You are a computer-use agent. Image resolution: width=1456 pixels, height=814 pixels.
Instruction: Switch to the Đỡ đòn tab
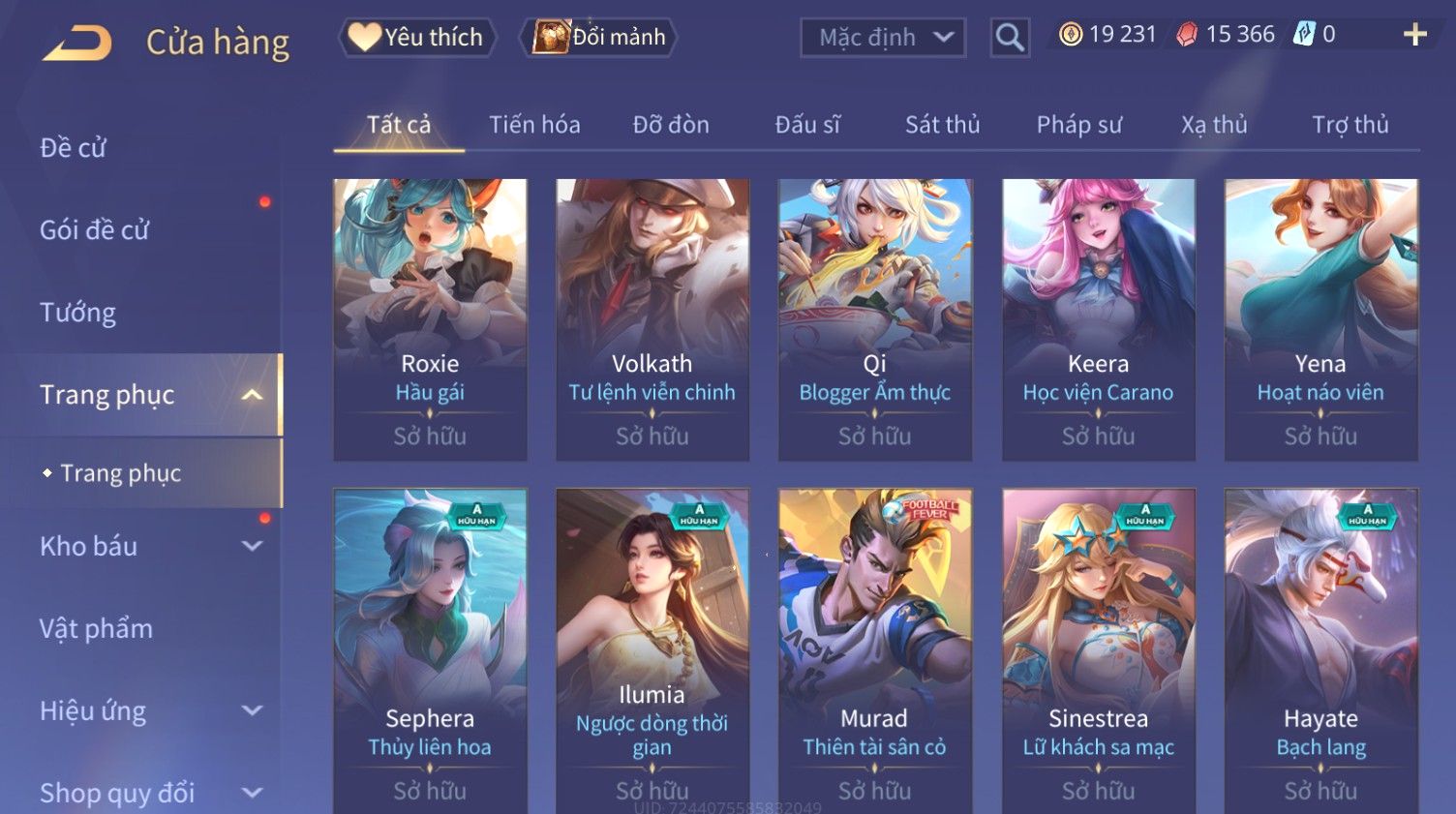[671, 125]
